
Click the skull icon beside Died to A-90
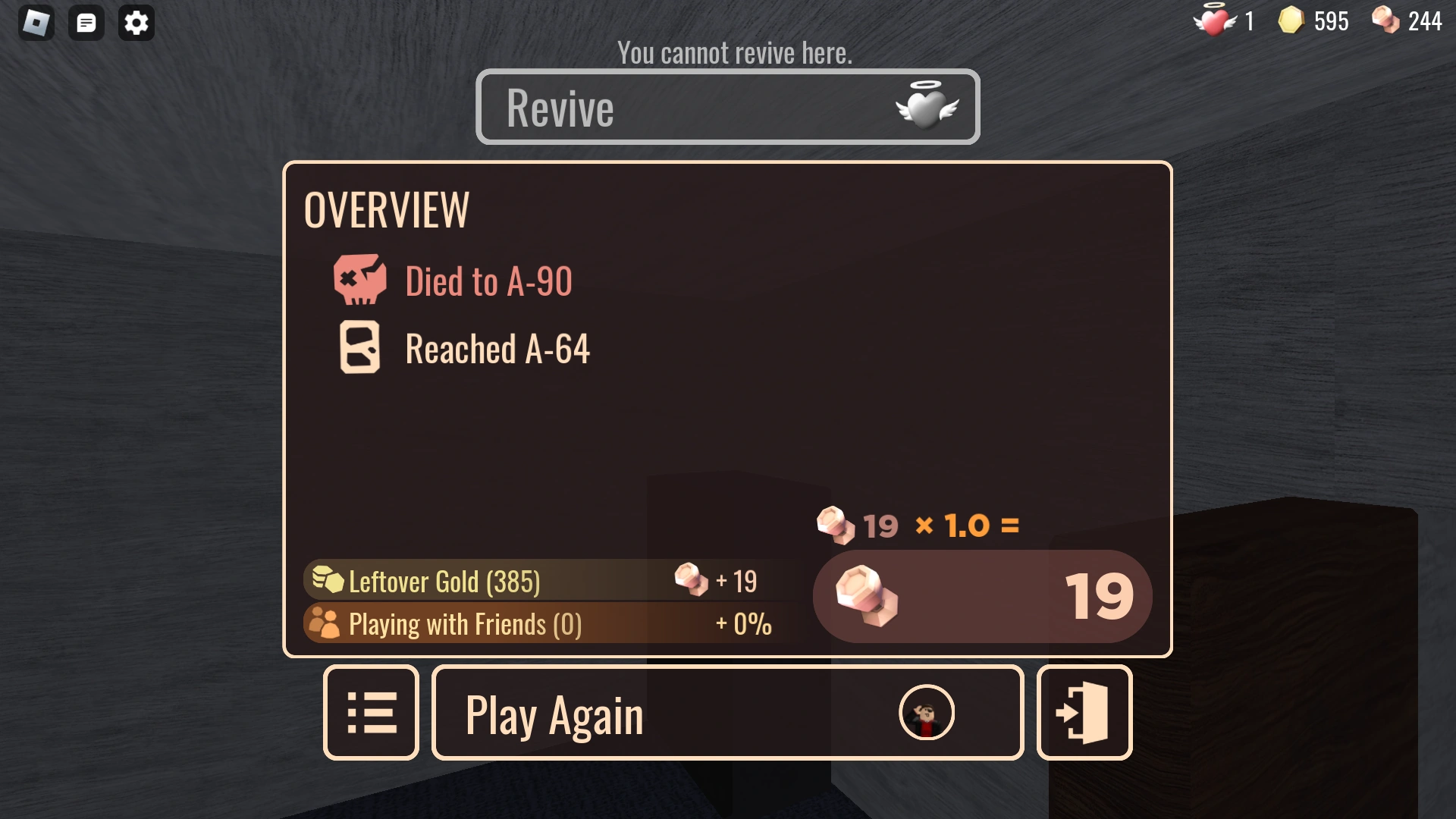[362, 281]
